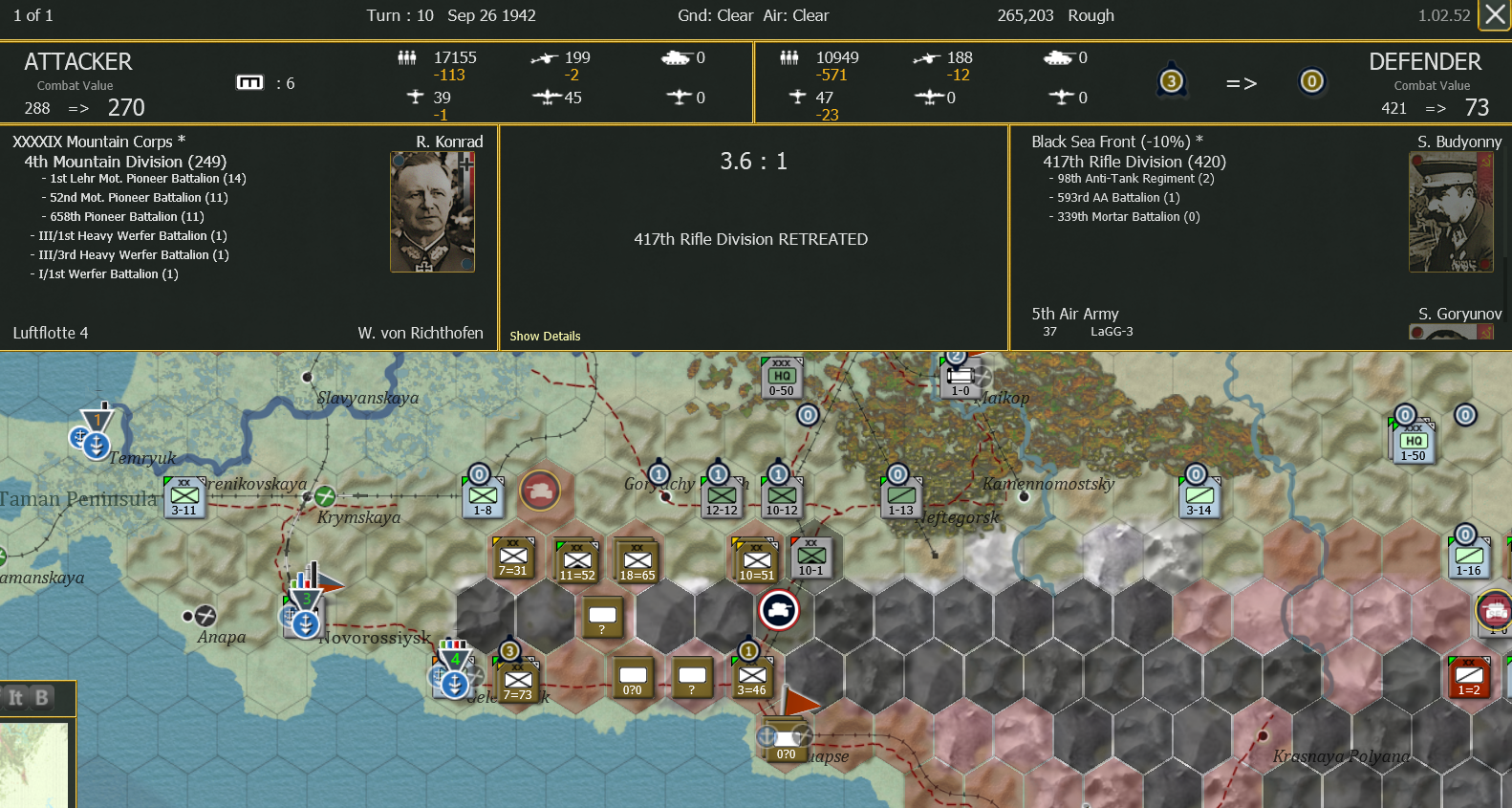1512x808 pixels.
Task: Click the attacker artillery gun icon showing 39
Action: click(415, 97)
